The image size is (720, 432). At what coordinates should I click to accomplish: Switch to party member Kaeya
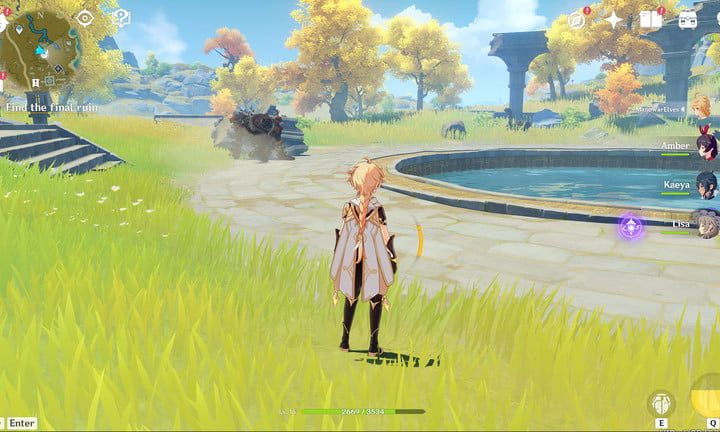706,187
